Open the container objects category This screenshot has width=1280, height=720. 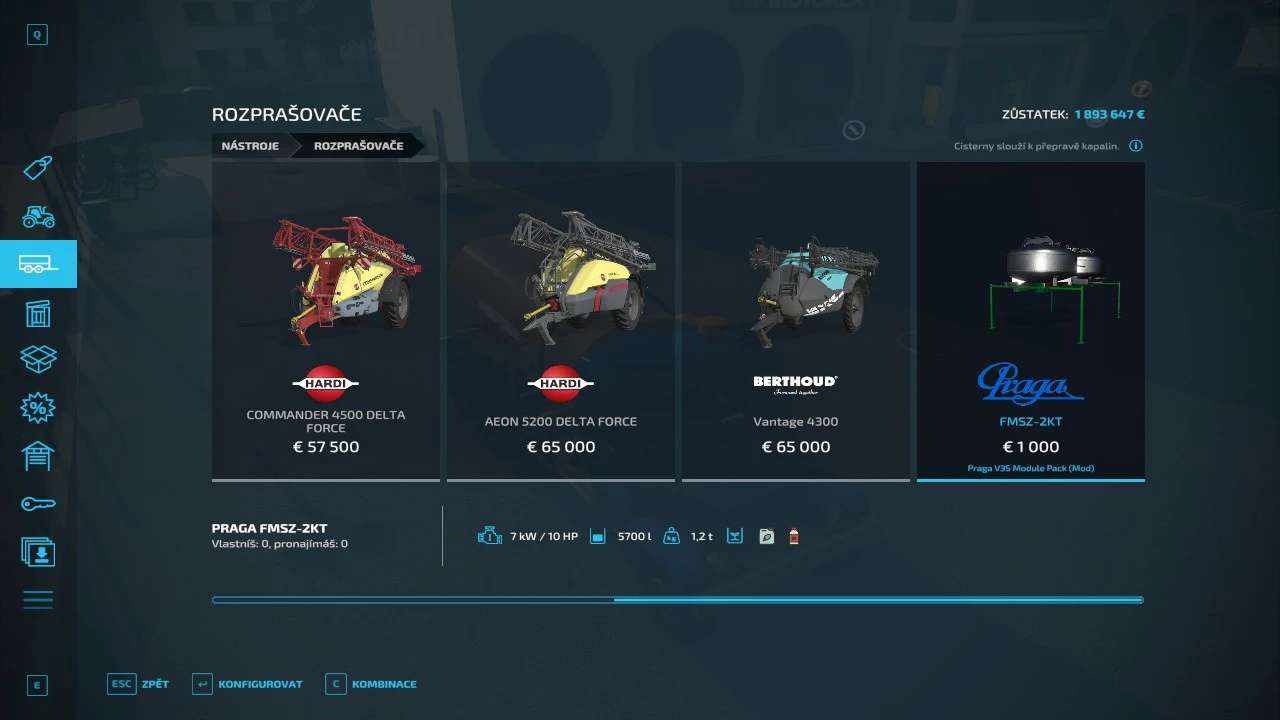click(38, 313)
